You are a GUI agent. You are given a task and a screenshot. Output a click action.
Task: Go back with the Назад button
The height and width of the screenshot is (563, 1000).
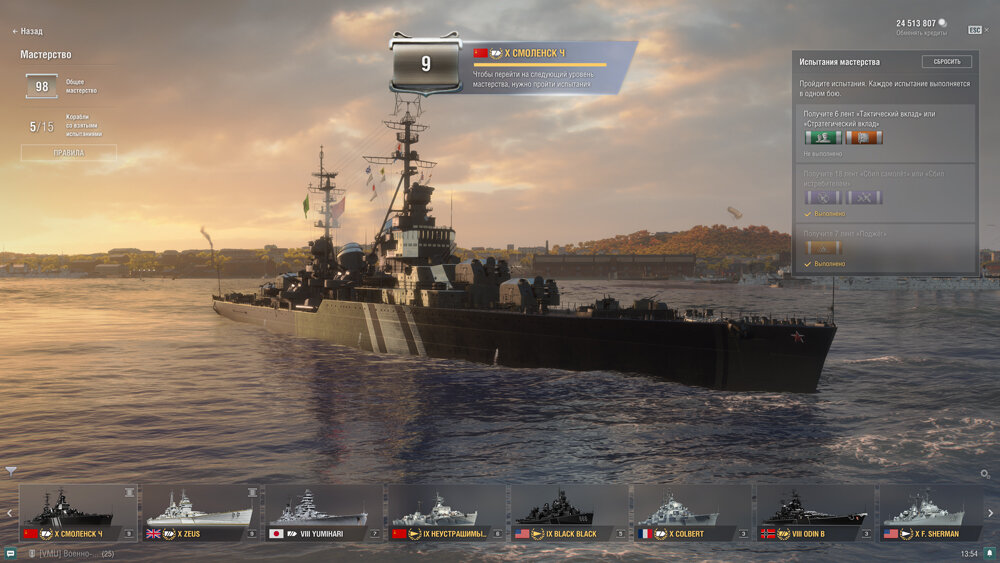pos(28,31)
